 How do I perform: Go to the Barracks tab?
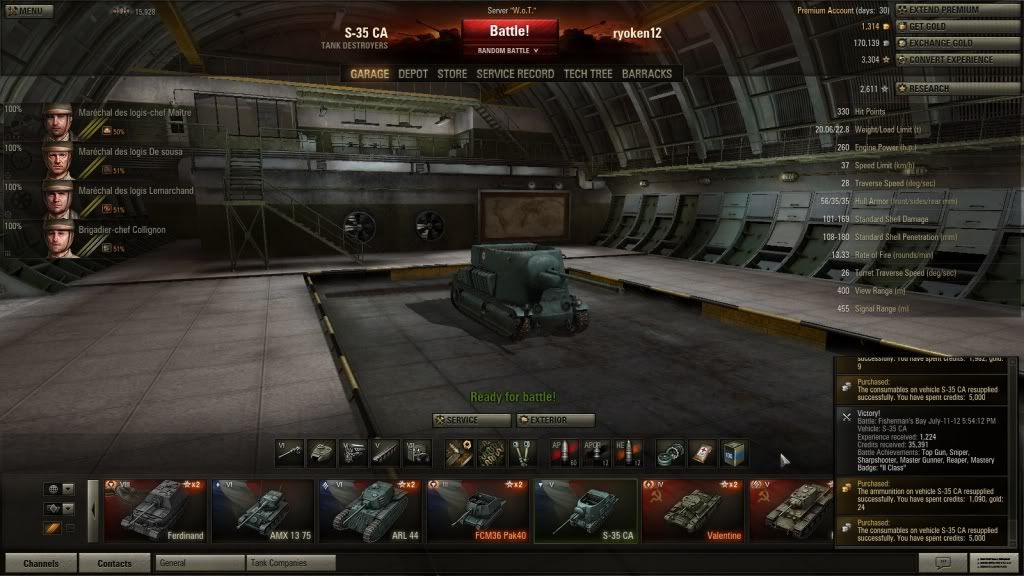[x=647, y=74]
